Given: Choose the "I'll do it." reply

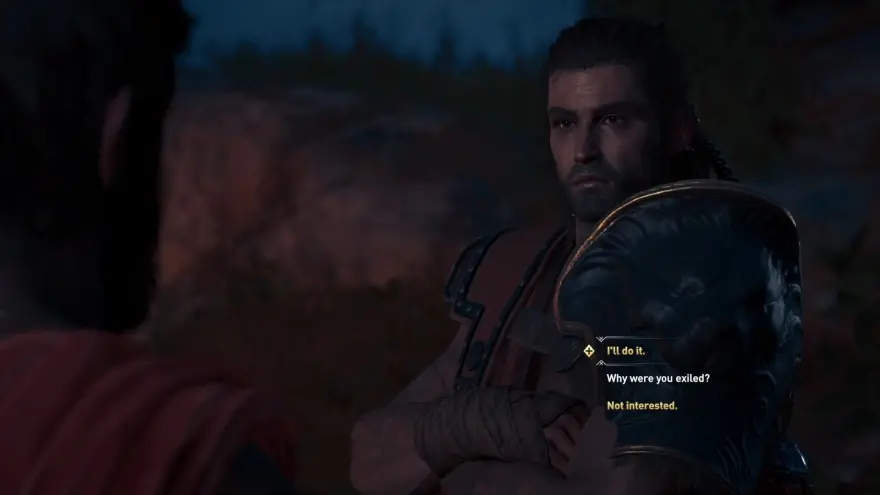Looking at the screenshot, I should (626, 351).
